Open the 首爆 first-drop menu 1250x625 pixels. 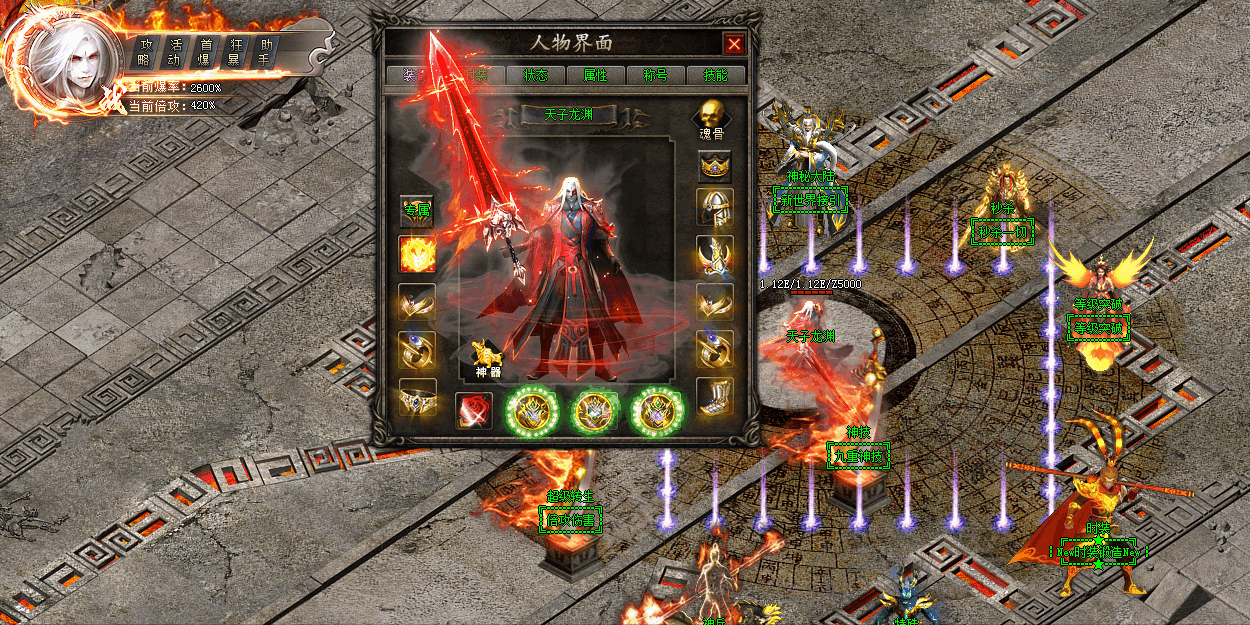[x=206, y=52]
